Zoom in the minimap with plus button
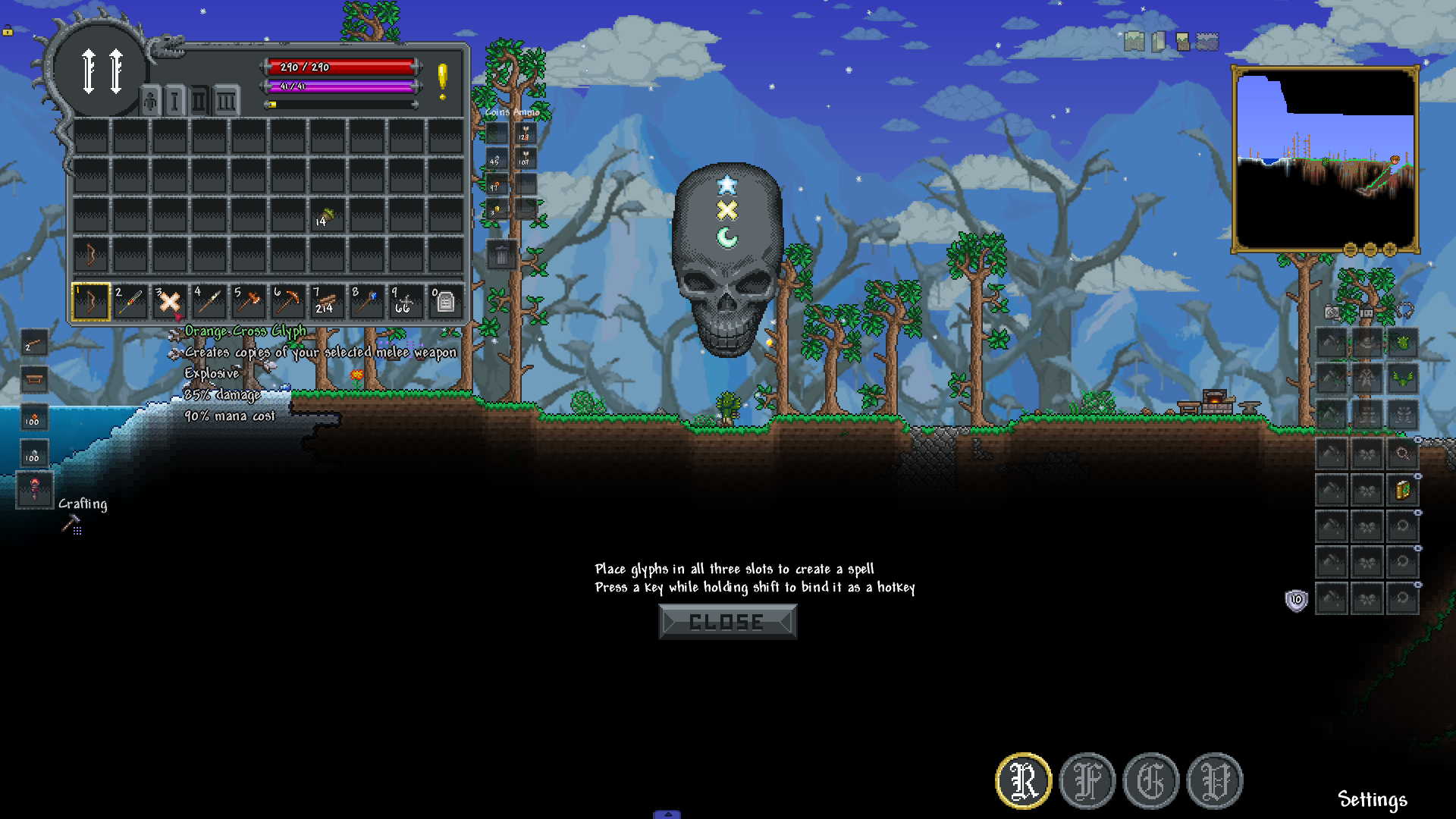 coord(1389,249)
